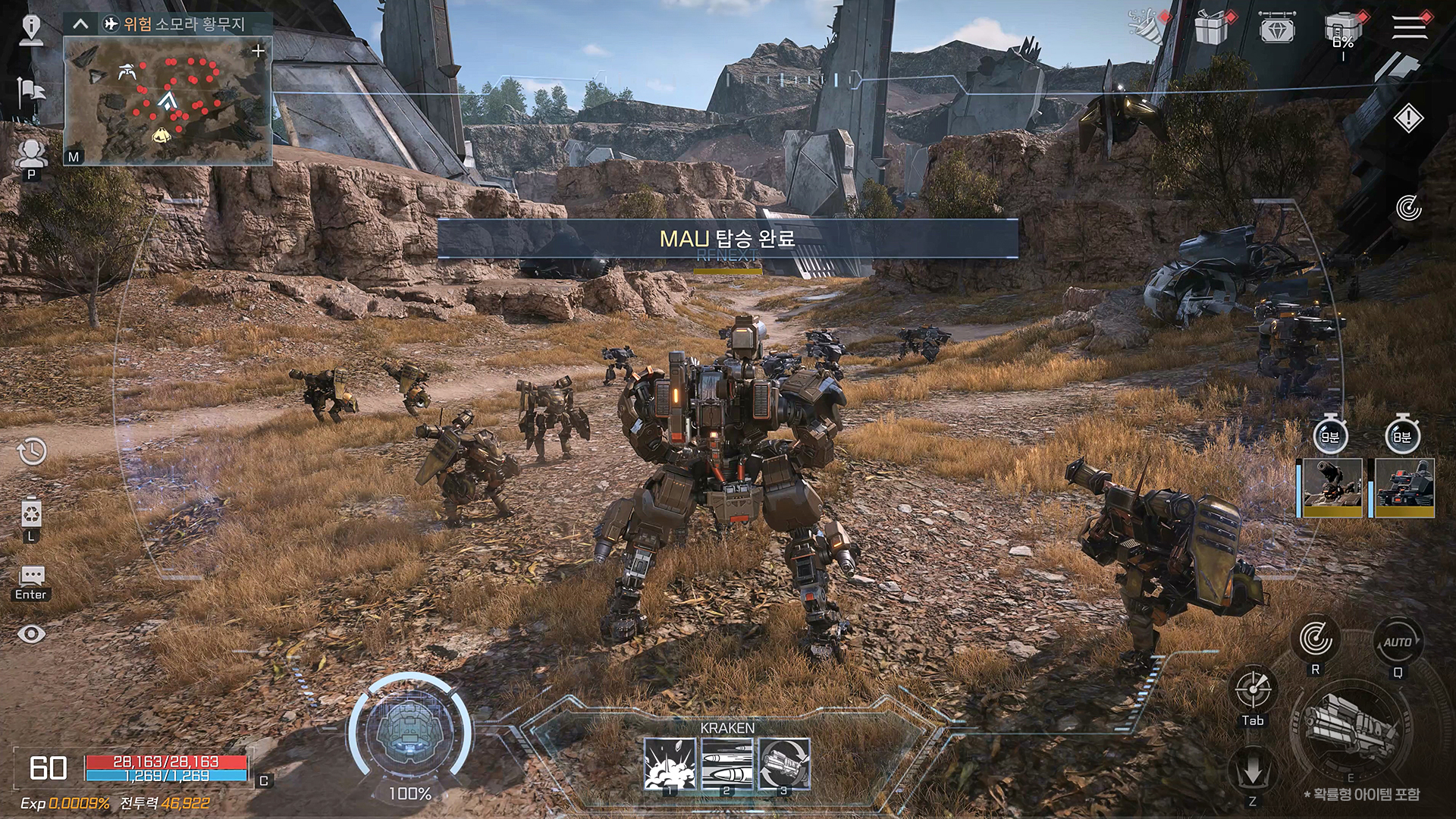Zoom in the minimap with the plus button
The width and height of the screenshot is (1456, 819).
[x=258, y=51]
